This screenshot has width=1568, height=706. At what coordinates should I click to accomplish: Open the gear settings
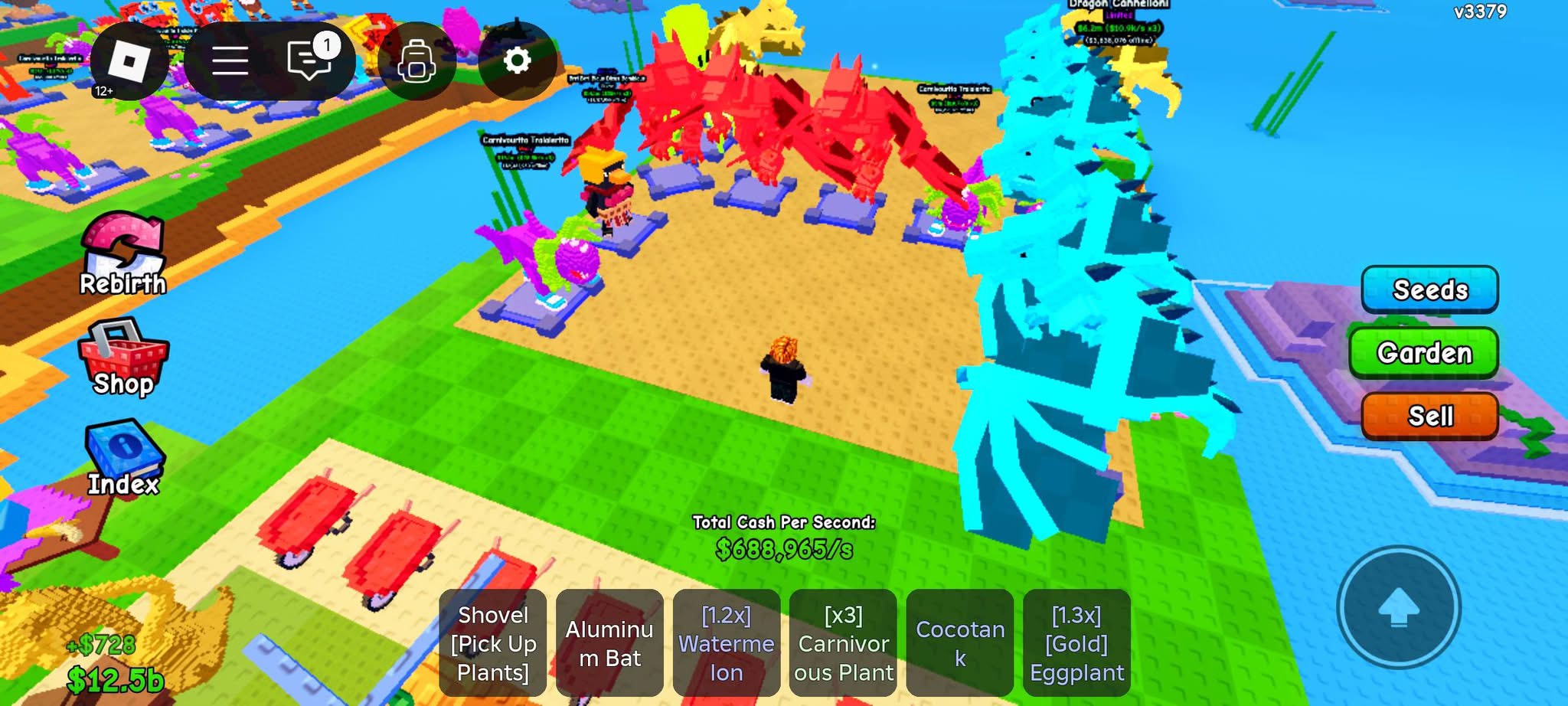pyautogui.click(x=518, y=60)
